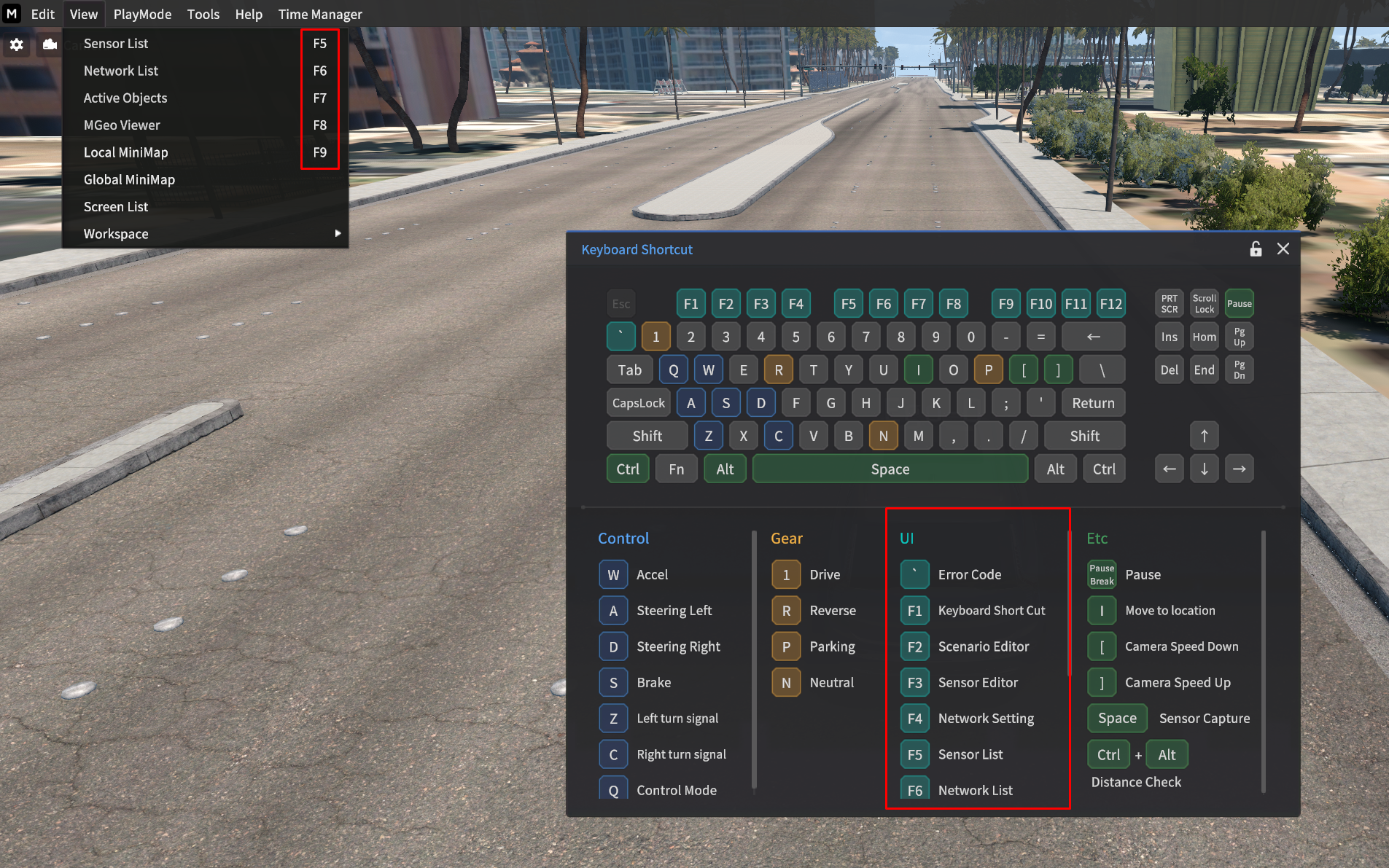
Task: Click the gear settings icon
Action: click(16, 44)
